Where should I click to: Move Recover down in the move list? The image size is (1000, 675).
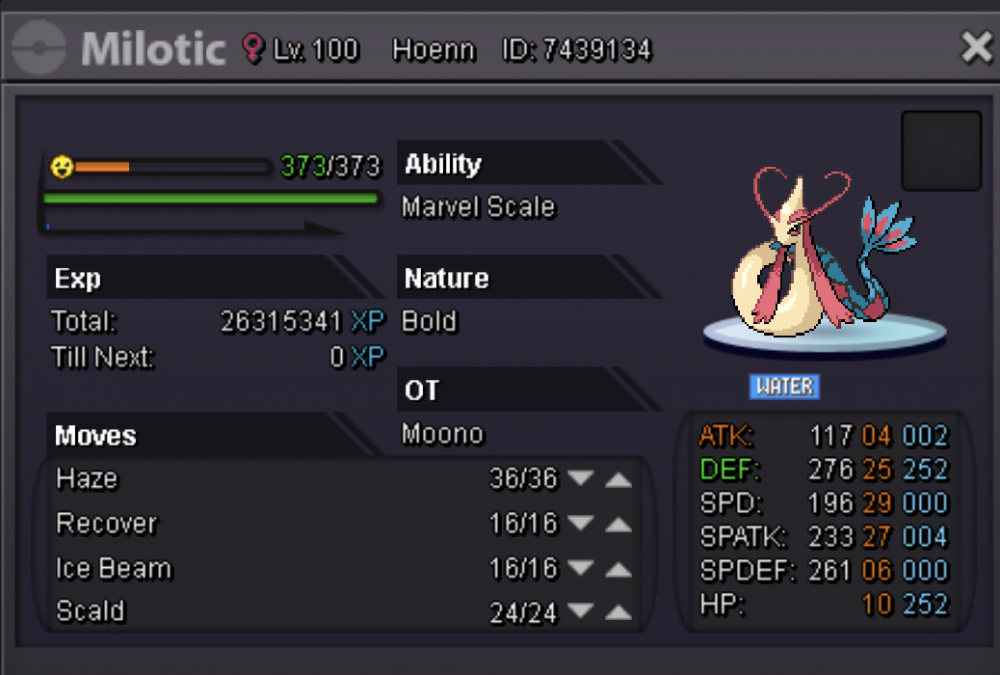coord(581,524)
